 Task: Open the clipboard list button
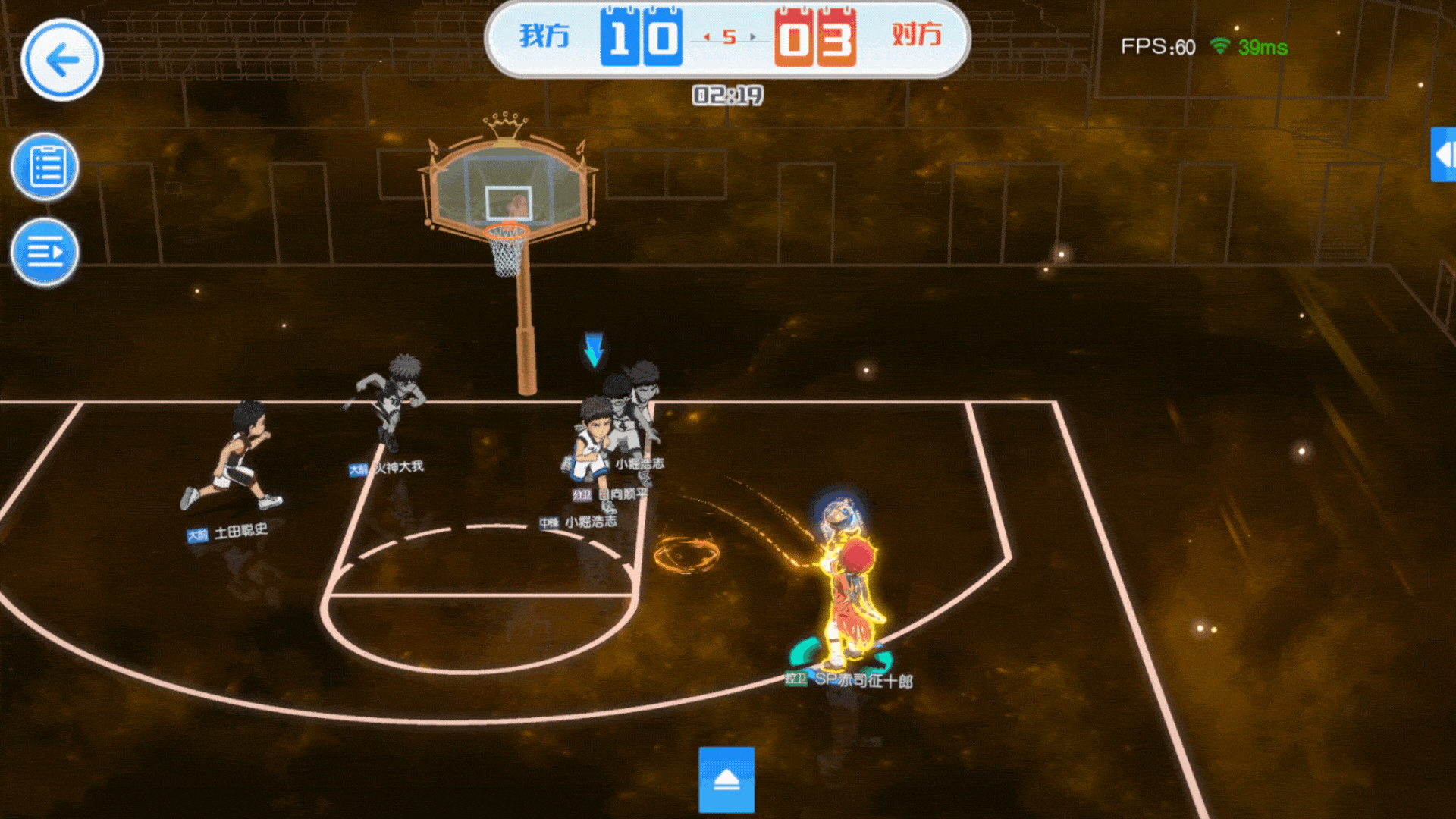45,166
